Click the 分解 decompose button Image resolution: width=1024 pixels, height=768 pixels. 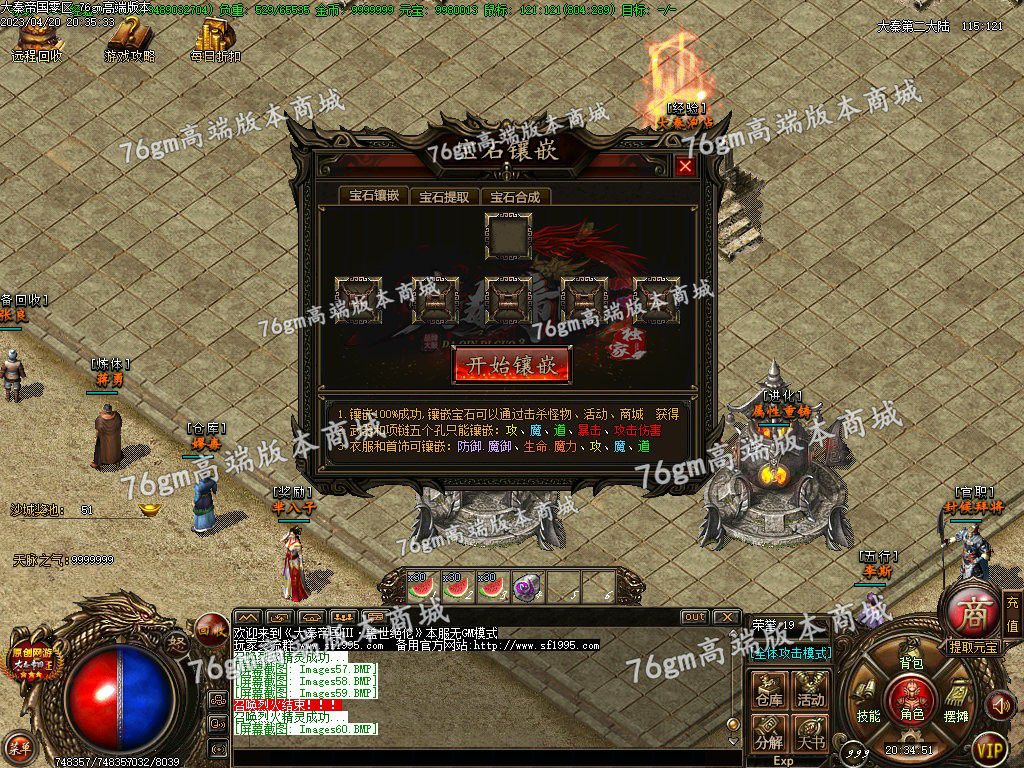click(x=769, y=734)
